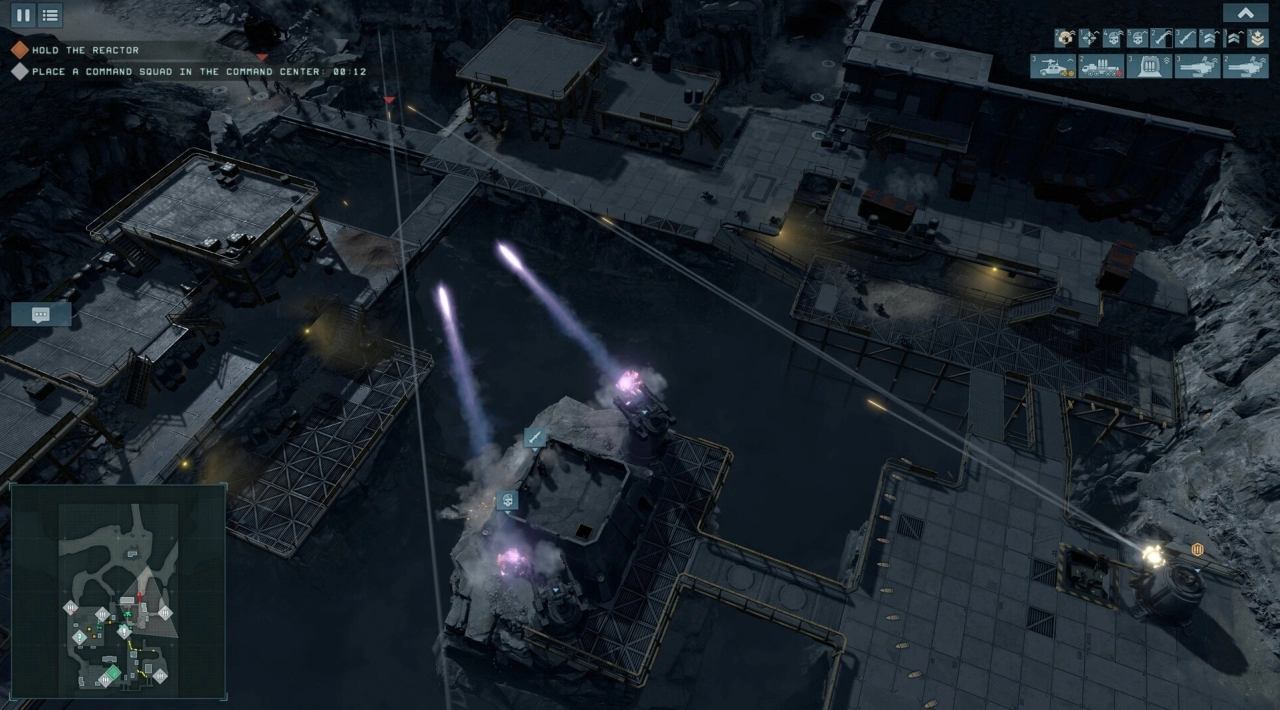Pause the game with the pause button
The height and width of the screenshot is (710, 1280).
coord(23,15)
